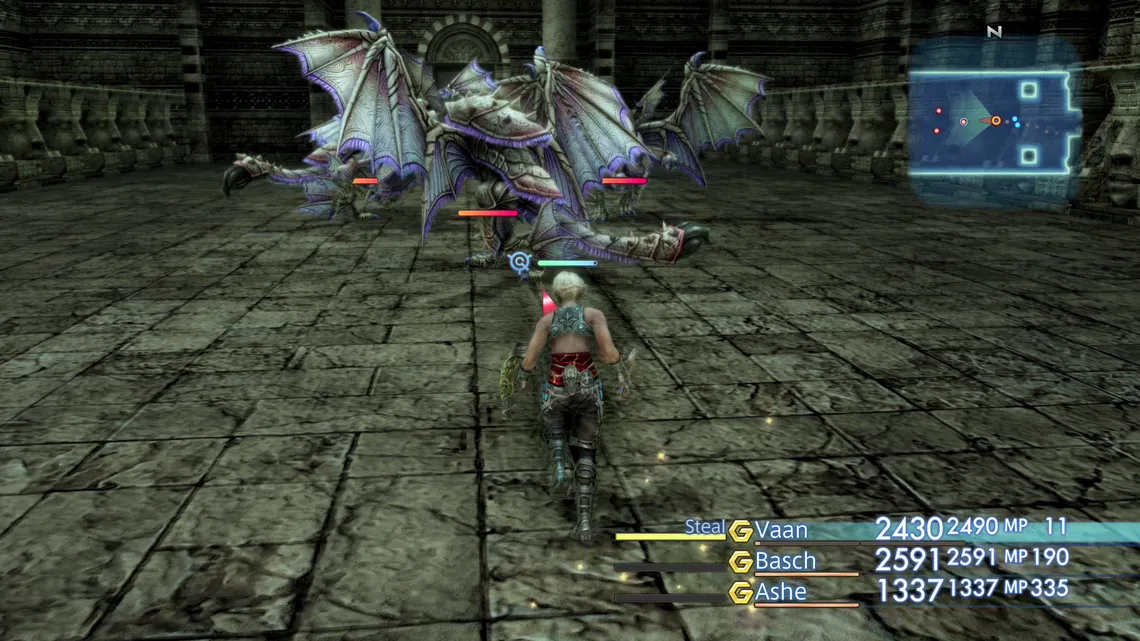The width and height of the screenshot is (1140, 641).
Task: Select Basch in the party list
Action: 785,561
